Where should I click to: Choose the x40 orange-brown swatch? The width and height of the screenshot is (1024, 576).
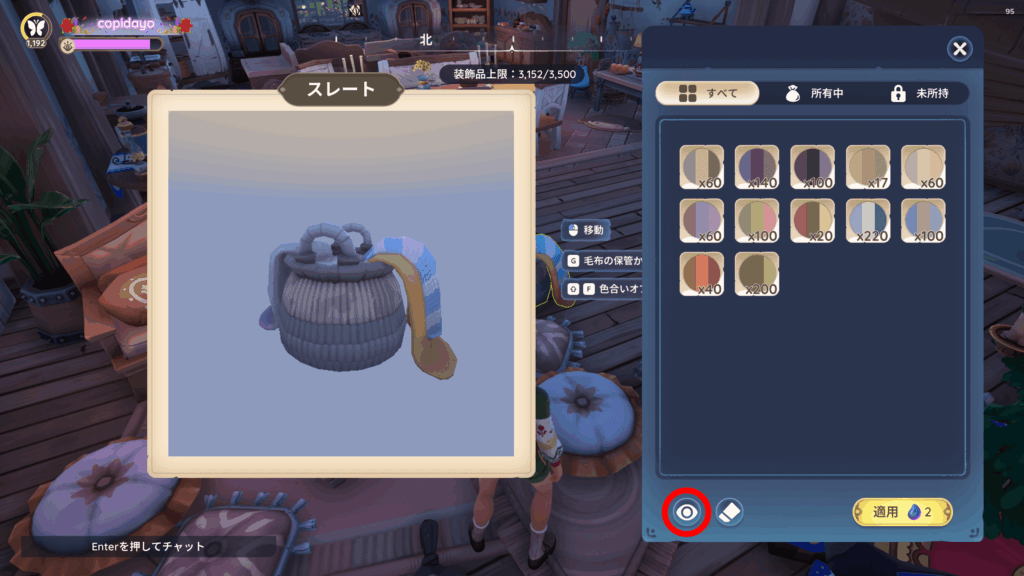702,273
